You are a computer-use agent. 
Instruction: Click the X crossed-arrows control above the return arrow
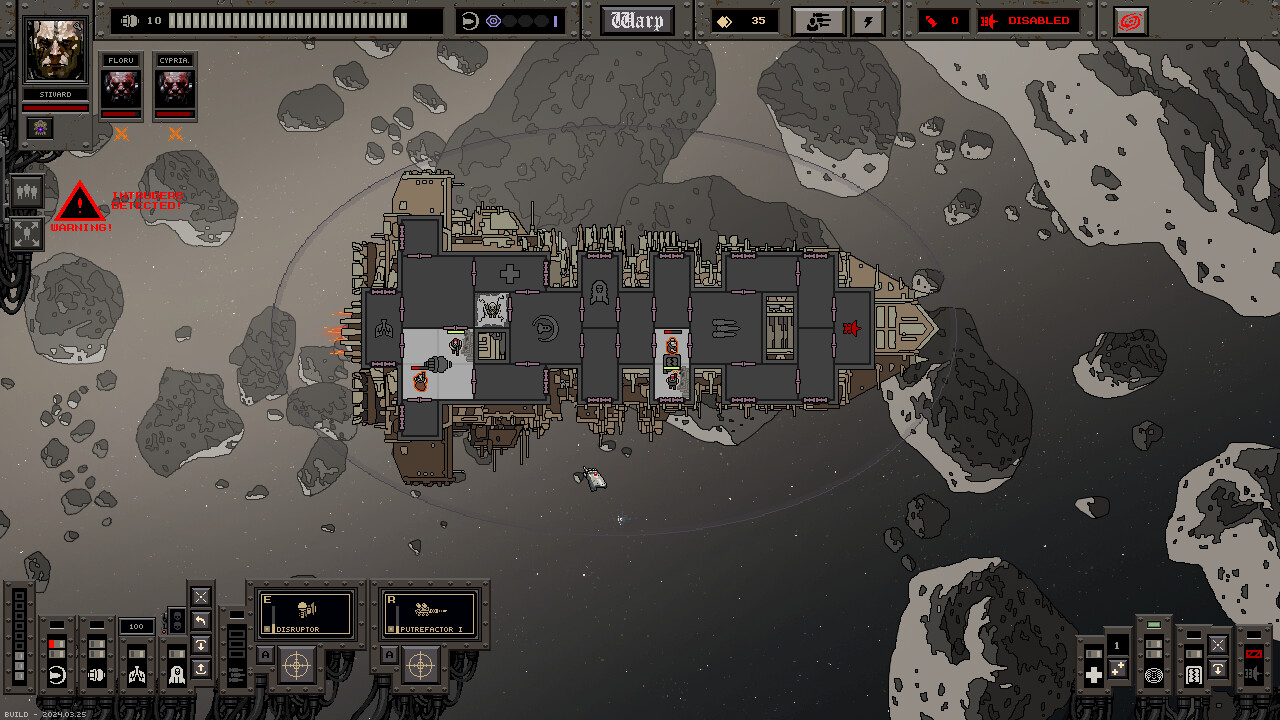(x=200, y=596)
